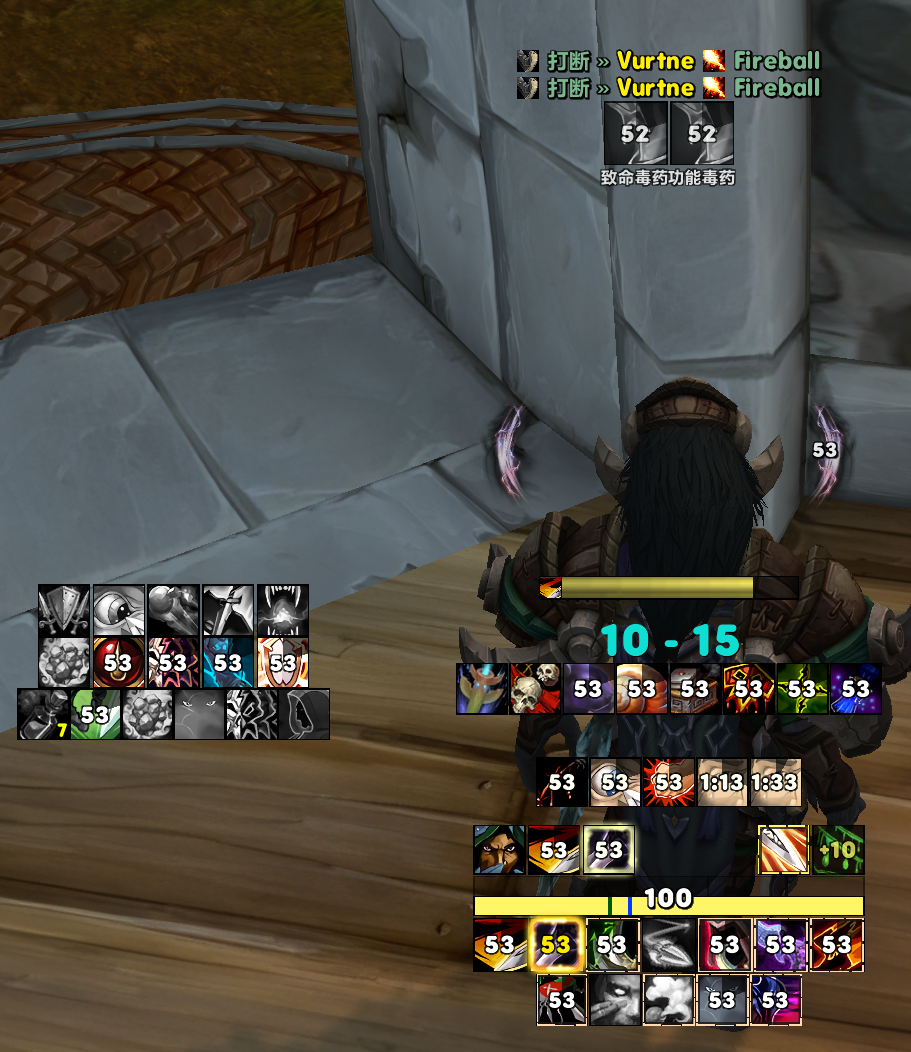This screenshot has width=911, height=1052.
Task: Click the face icon showing 1:13
Action: [x=722, y=782]
